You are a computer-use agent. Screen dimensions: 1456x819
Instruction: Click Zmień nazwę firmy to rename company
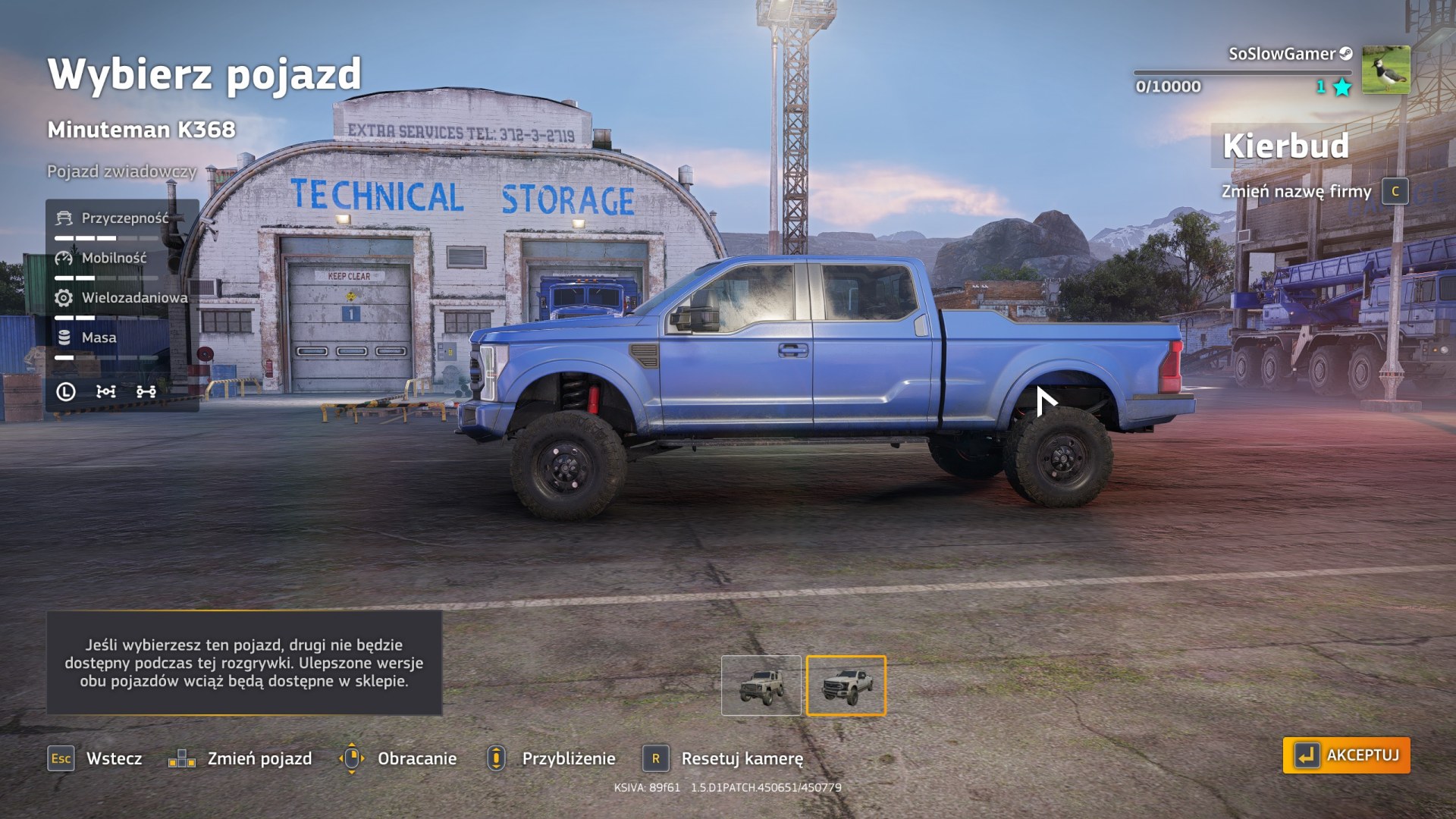click(x=1296, y=191)
